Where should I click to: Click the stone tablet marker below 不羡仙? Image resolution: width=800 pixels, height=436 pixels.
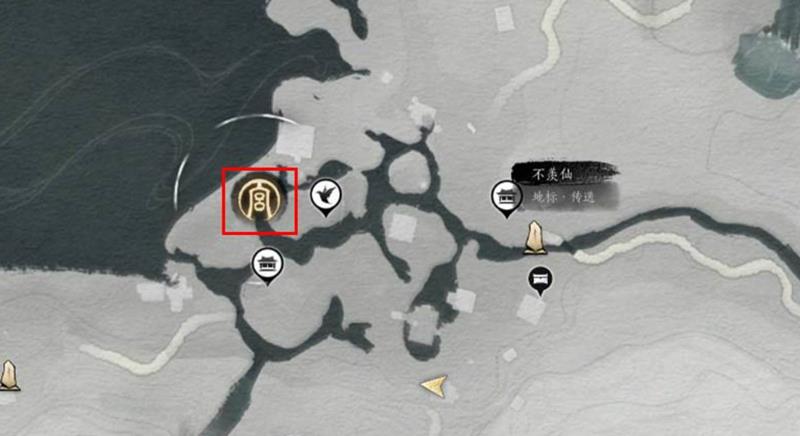(x=535, y=238)
